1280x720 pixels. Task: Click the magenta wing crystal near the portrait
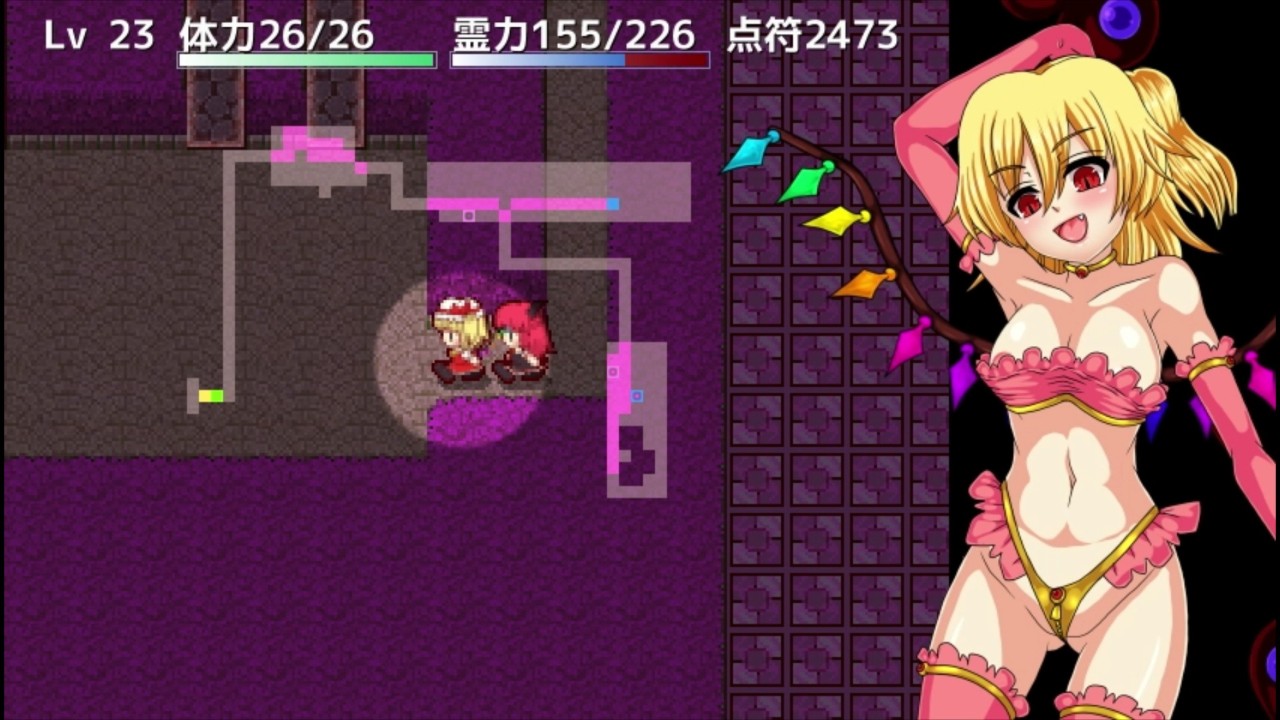point(909,344)
